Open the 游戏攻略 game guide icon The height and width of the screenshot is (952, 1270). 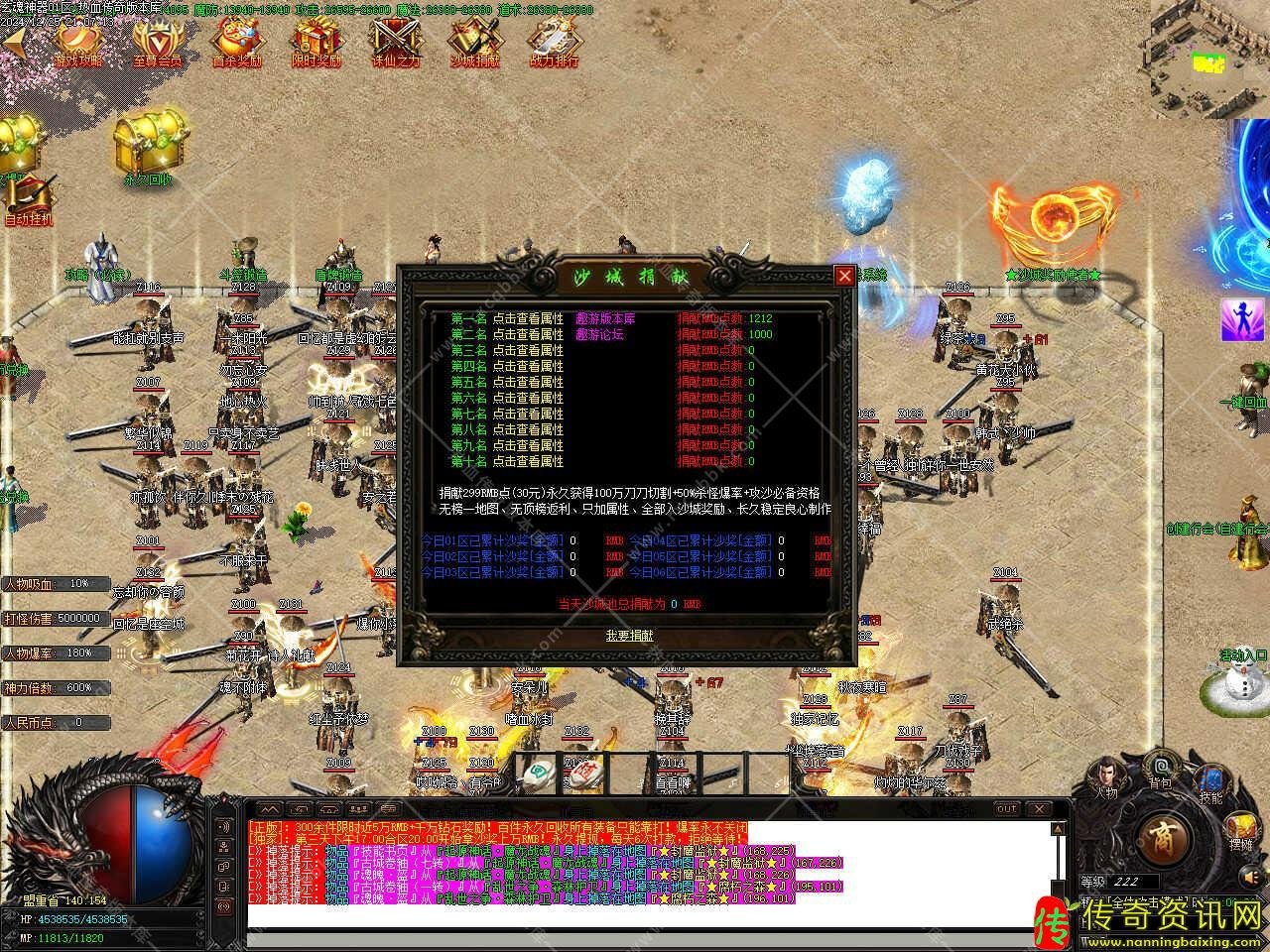click(x=78, y=42)
